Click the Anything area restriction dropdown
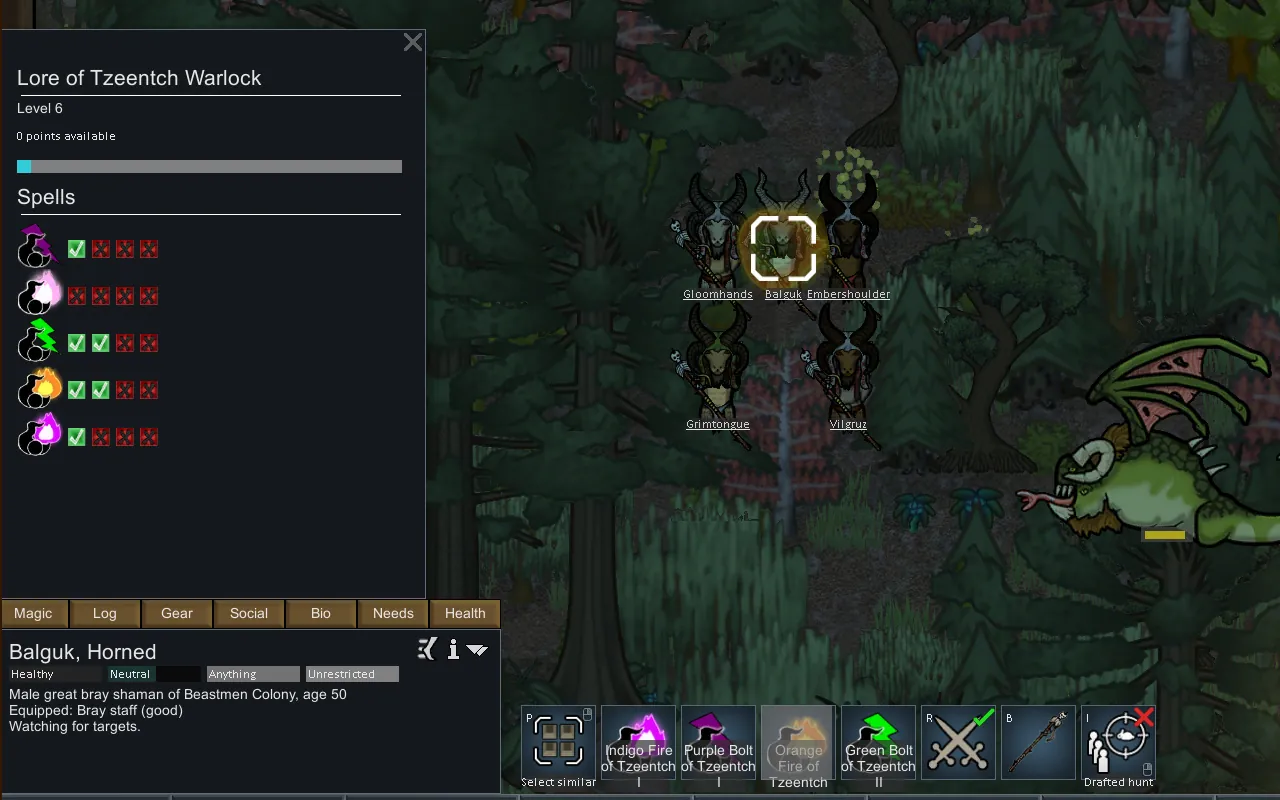Screen dimensions: 1280x800 (253, 674)
